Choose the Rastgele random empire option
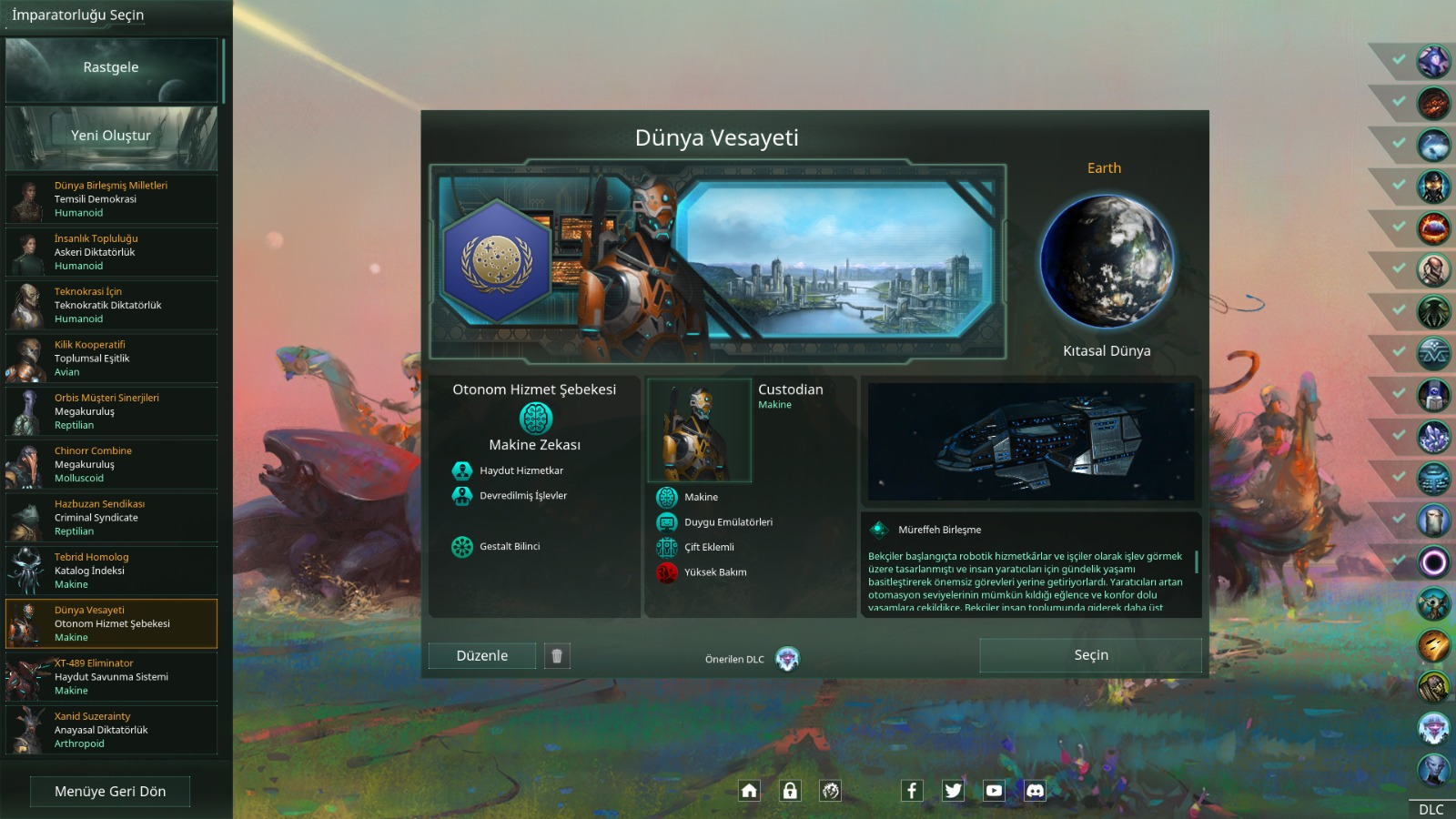 tap(111, 68)
